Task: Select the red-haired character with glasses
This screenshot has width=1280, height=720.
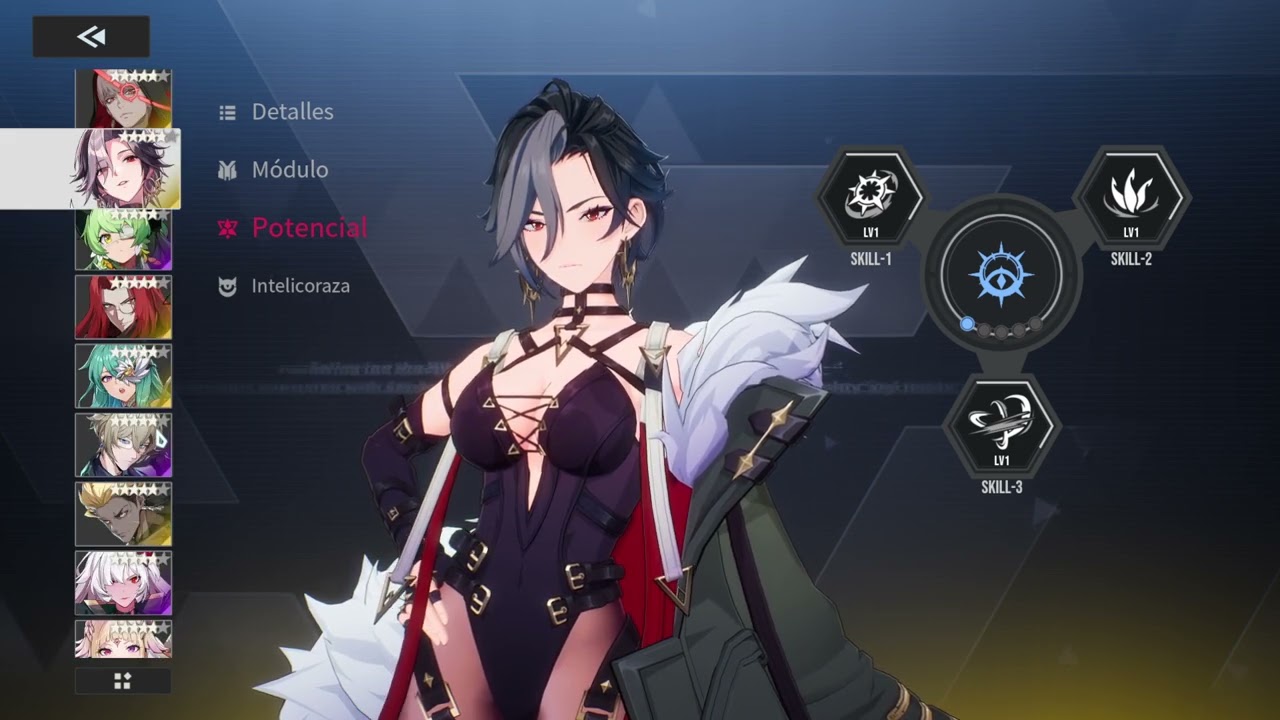Action: 123,307
